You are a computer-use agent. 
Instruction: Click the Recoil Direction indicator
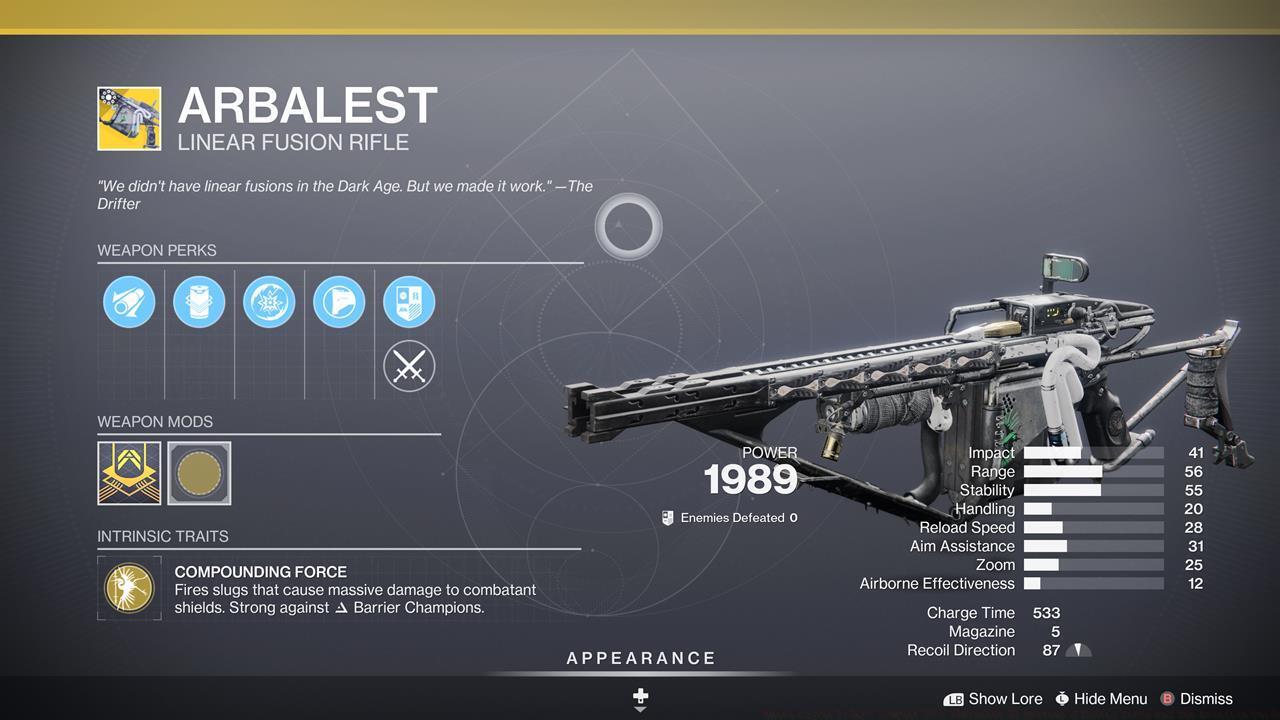(1079, 649)
